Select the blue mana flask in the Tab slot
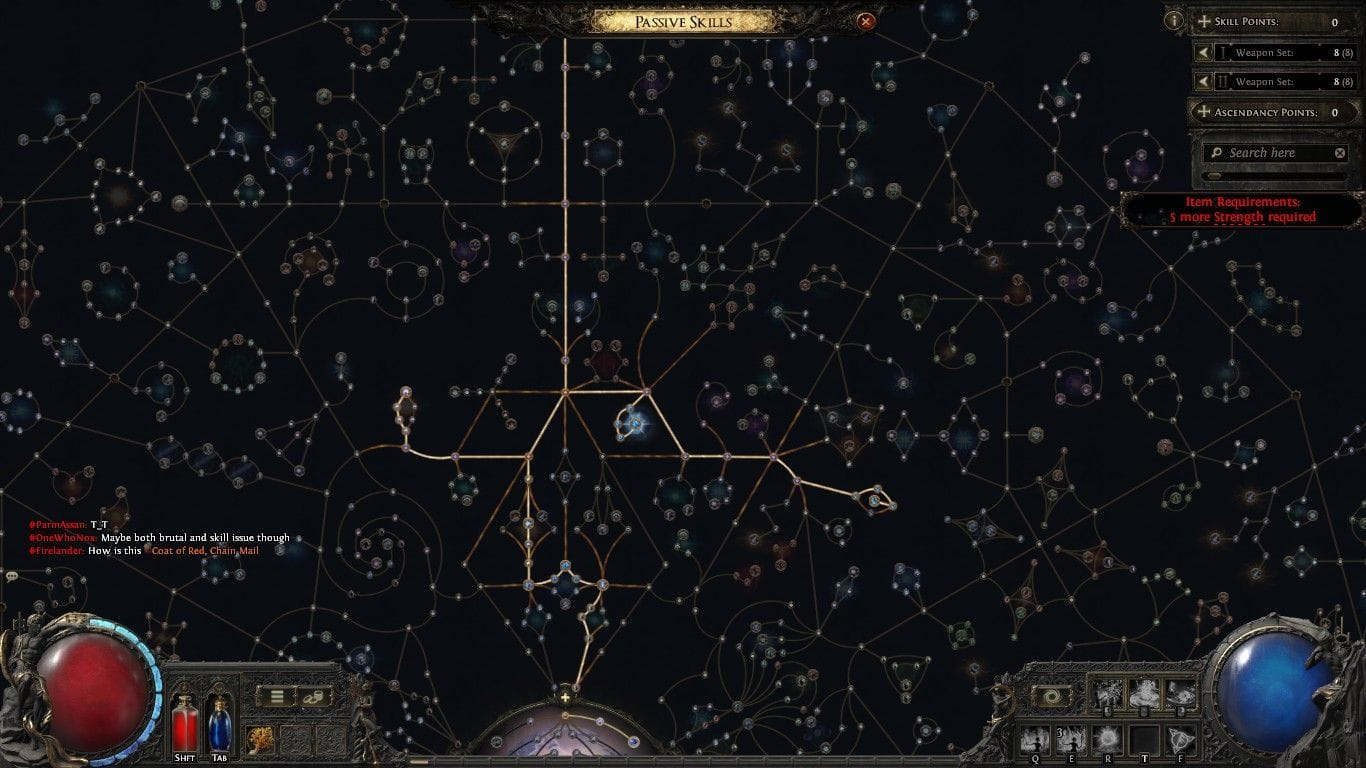Viewport: 1366px width, 768px height. [x=221, y=727]
